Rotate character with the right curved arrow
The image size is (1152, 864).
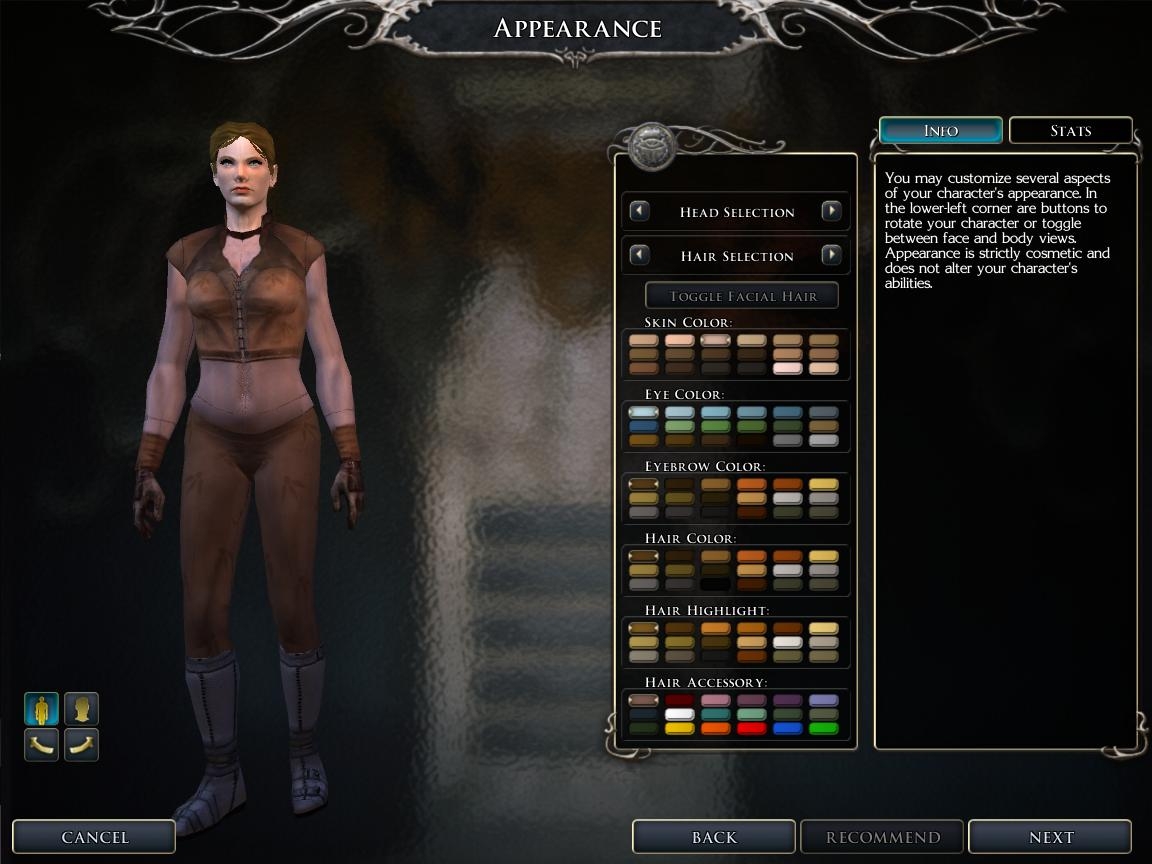click(x=82, y=744)
